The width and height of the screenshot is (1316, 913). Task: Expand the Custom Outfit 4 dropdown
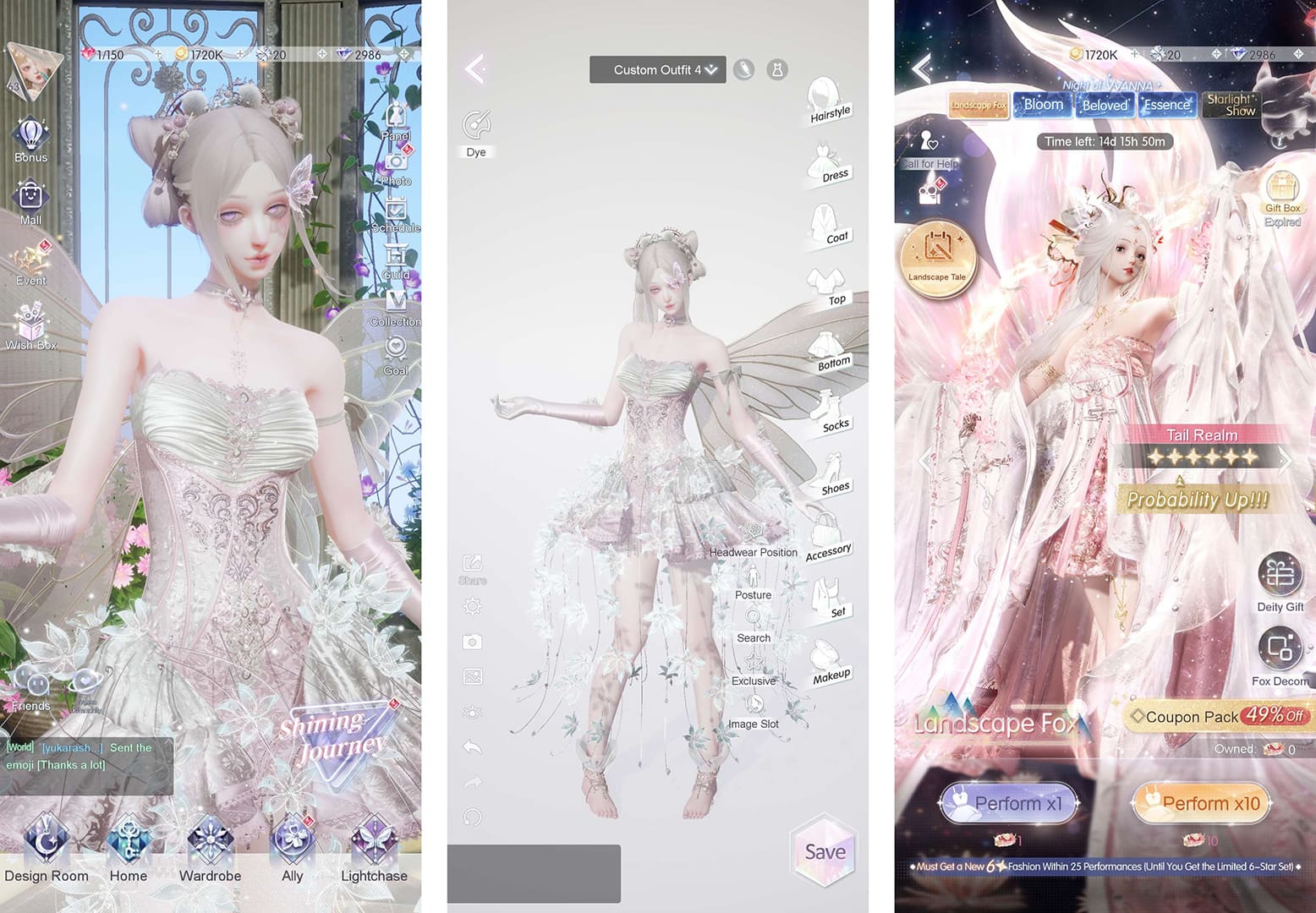pyautogui.click(x=657, y=69)
